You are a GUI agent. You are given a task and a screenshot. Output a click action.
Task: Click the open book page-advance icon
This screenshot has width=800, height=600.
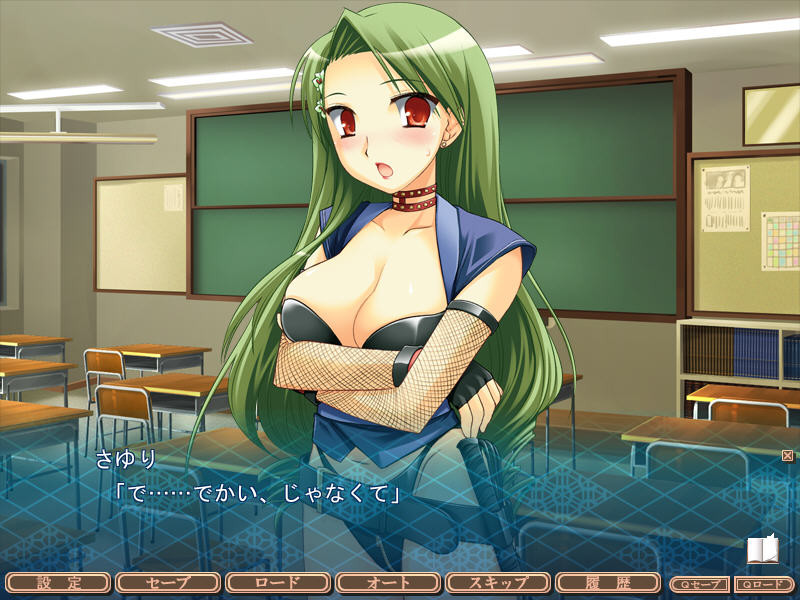(x=761, y=550)
